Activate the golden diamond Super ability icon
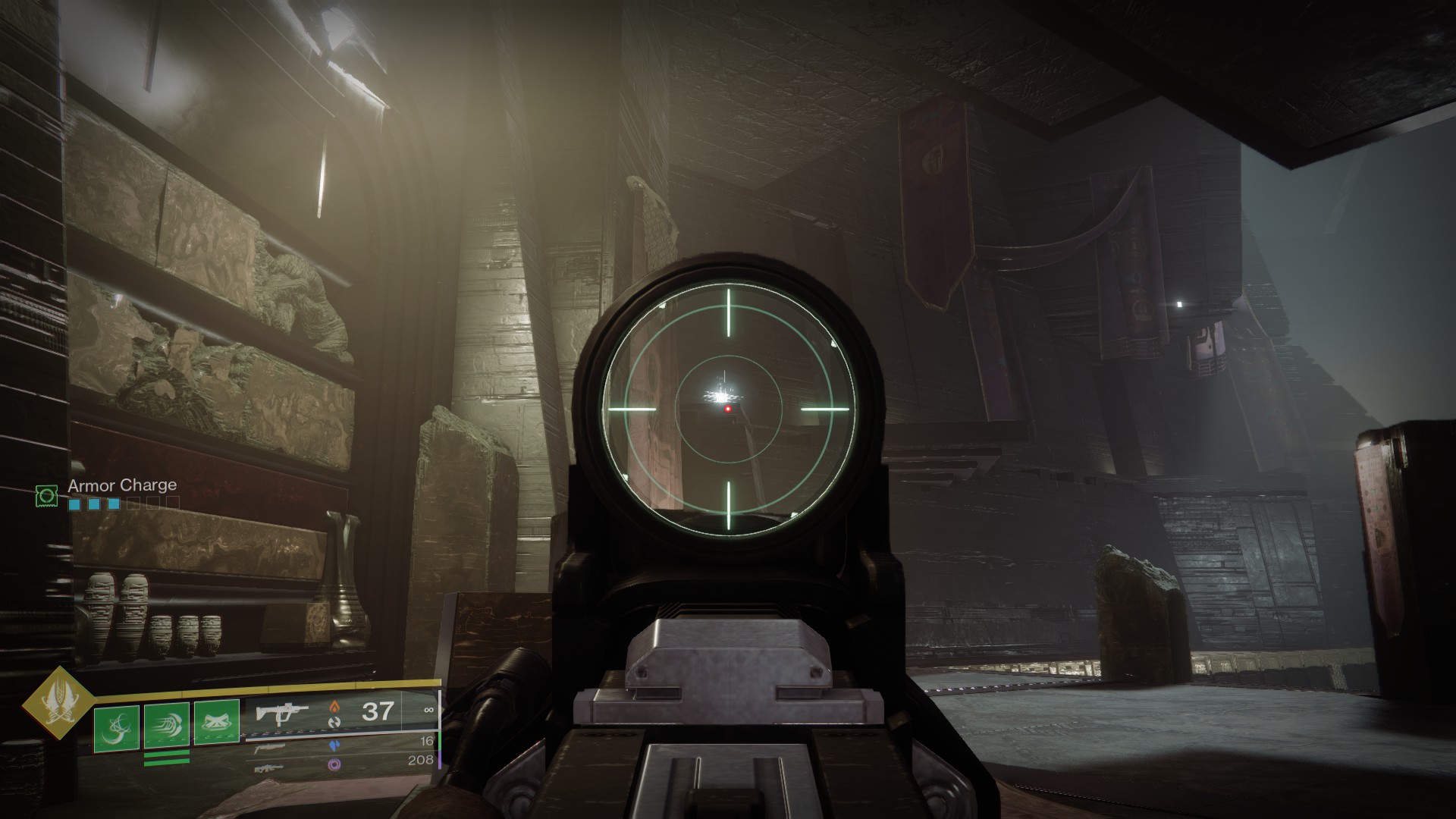The width and height of the screenshot is (1456, 819). [55, 703]
